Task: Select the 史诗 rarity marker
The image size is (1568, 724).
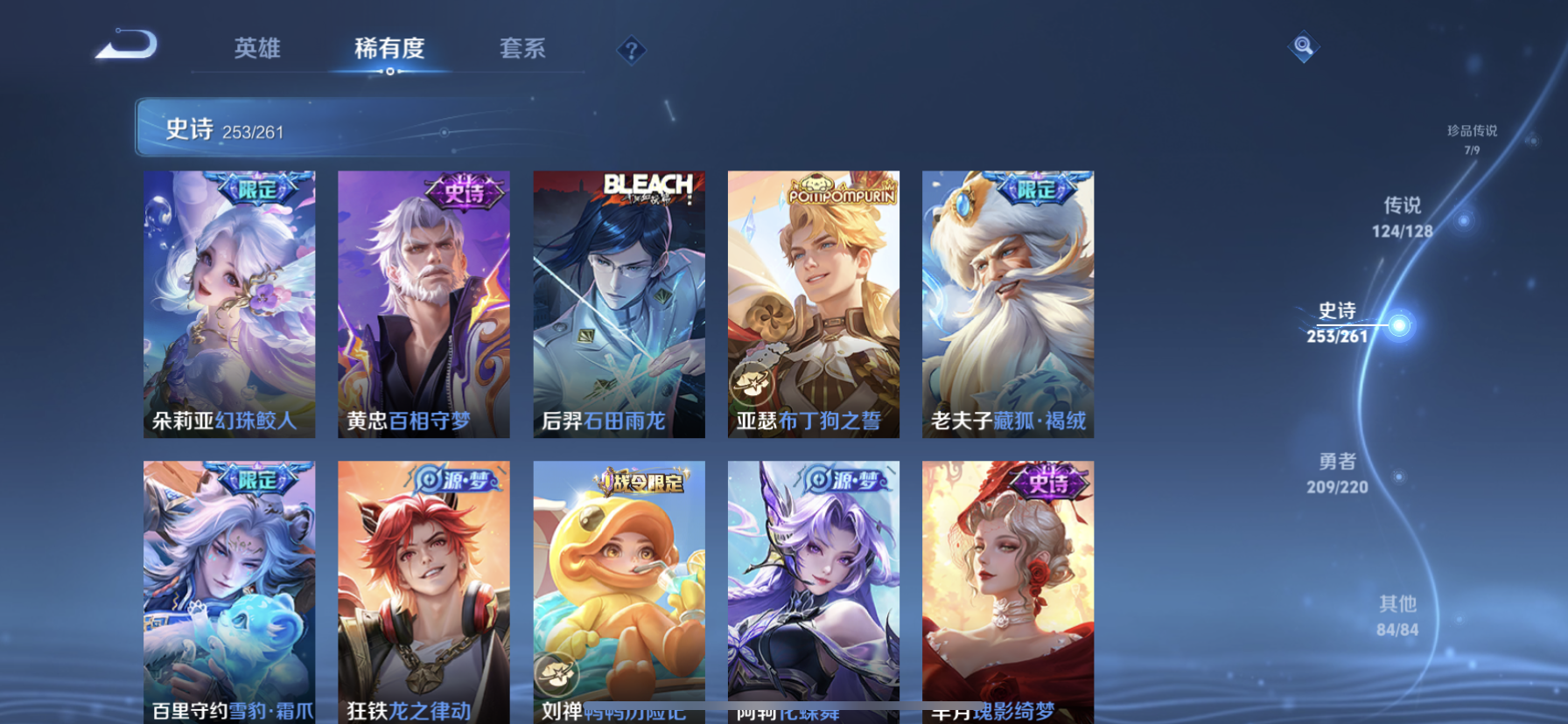Action: 1399,326
